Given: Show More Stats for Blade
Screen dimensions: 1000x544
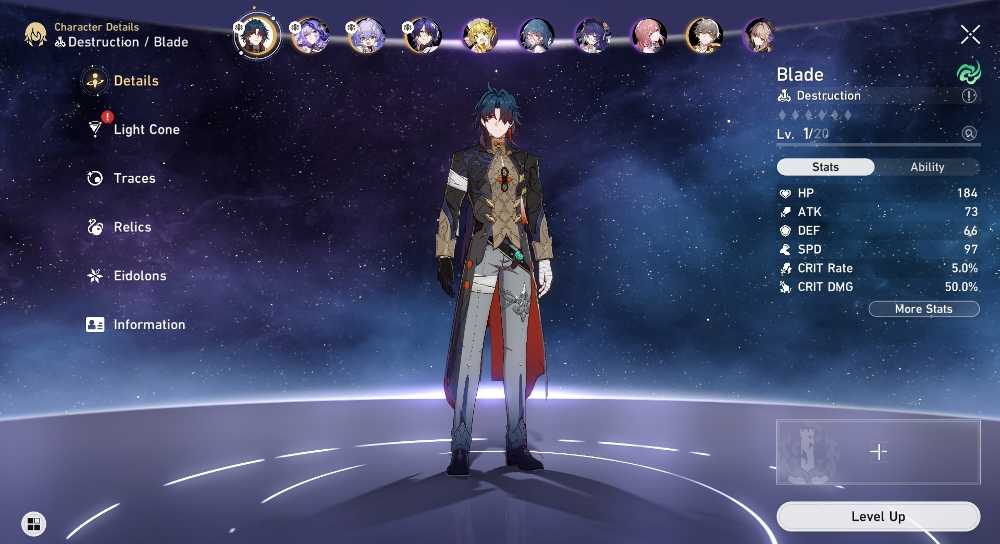Looking at the screenshot, I should [923, 309].
